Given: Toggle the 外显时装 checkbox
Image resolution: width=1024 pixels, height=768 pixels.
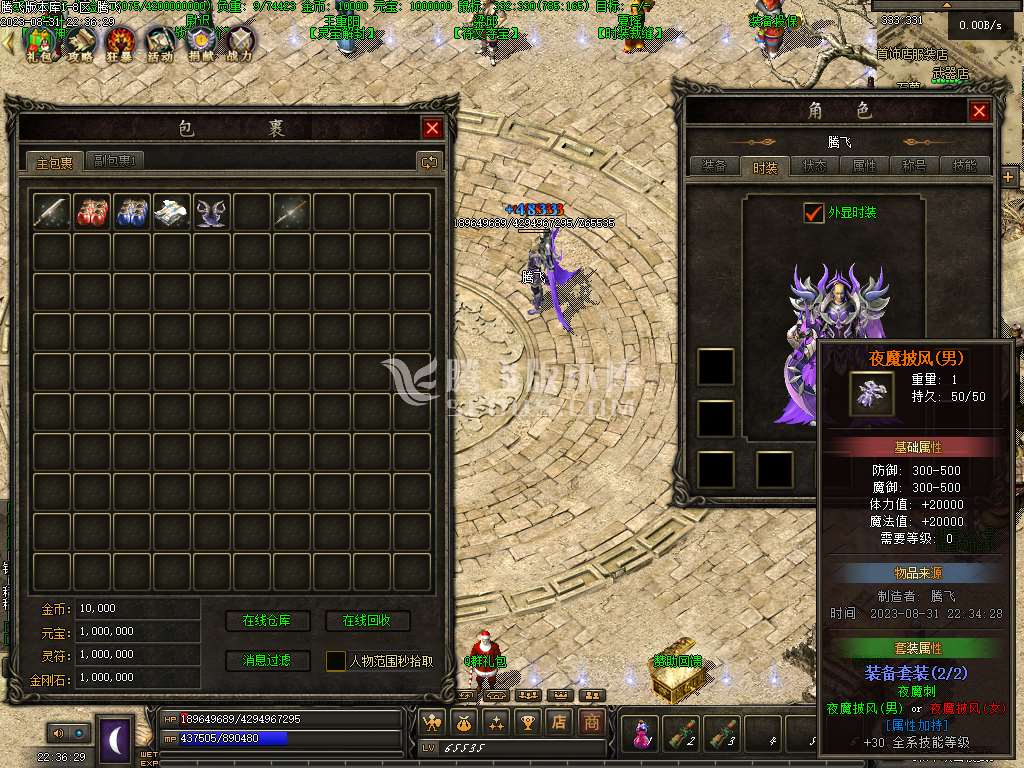Looking at the screenshot, I should (x=813, y=213).
